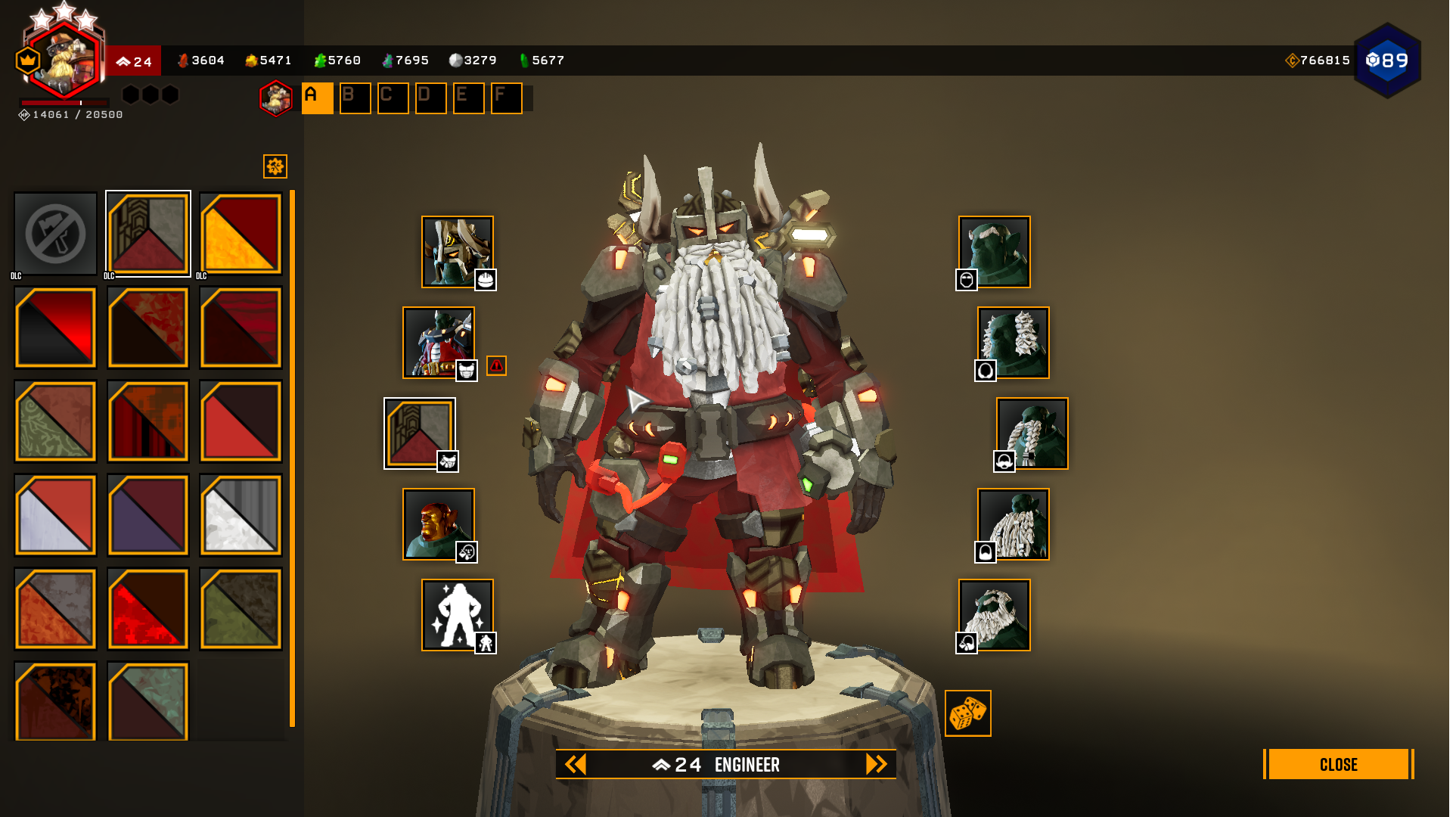Click the red warning icon beside armor
The height and width of the screenshot is (817, 1456).
coord(496,366)
